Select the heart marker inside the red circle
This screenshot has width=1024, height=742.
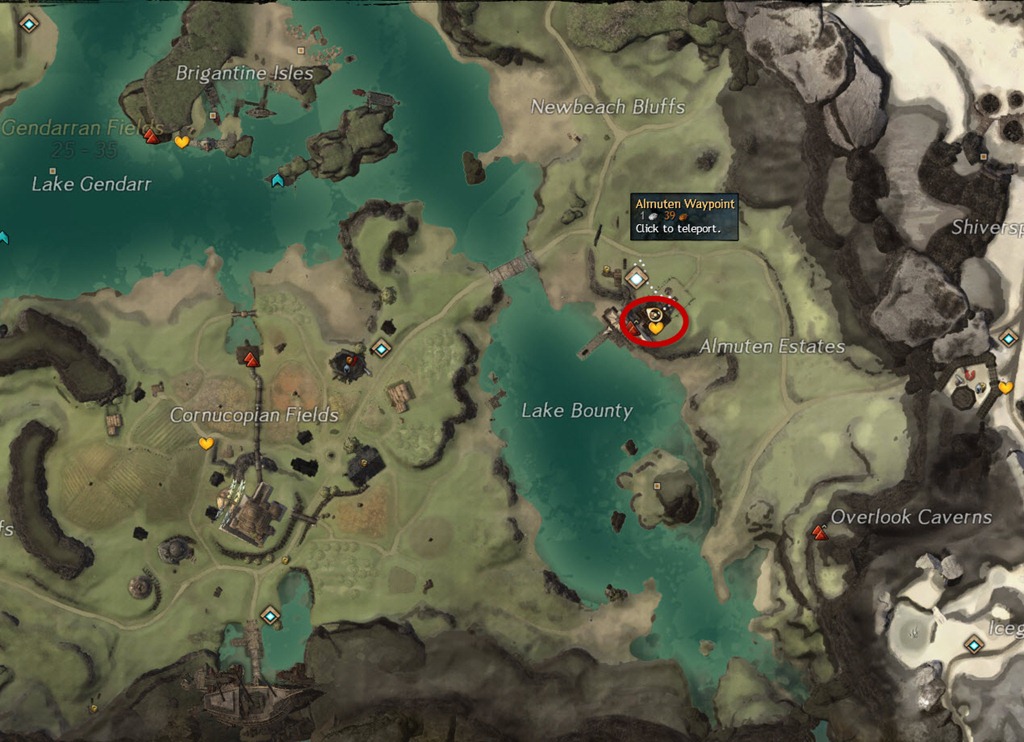pos(656,327)
